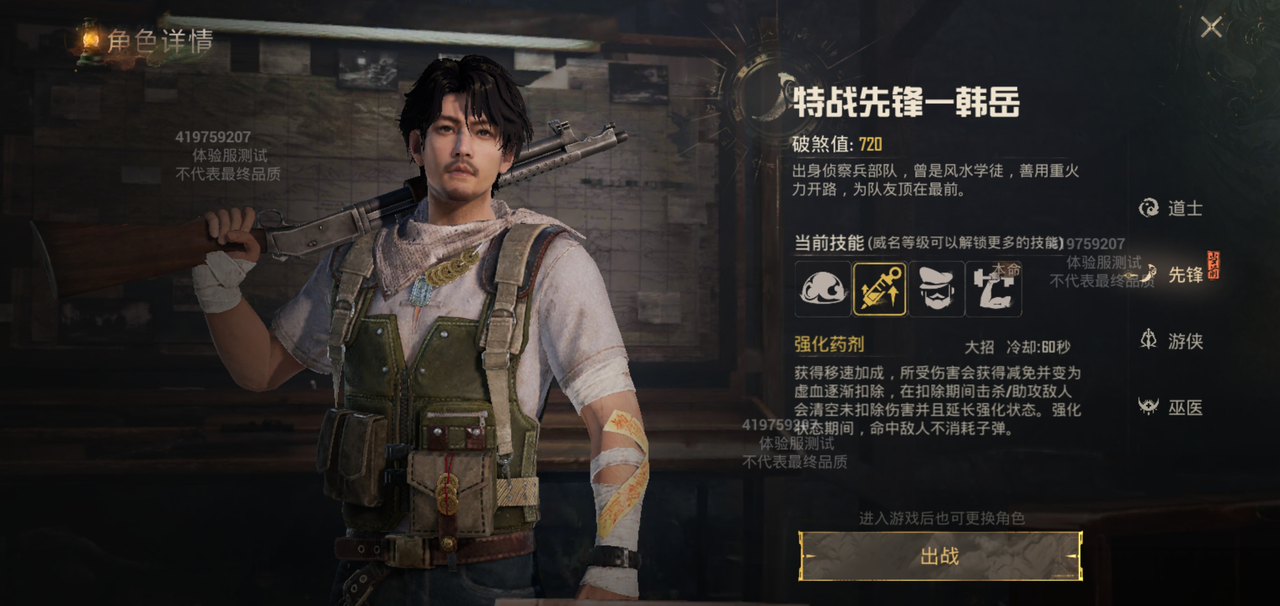1280x606 pixels.
Task: Select the 强化药剂 syringe skill icon
Action: [x=880, y=289]
